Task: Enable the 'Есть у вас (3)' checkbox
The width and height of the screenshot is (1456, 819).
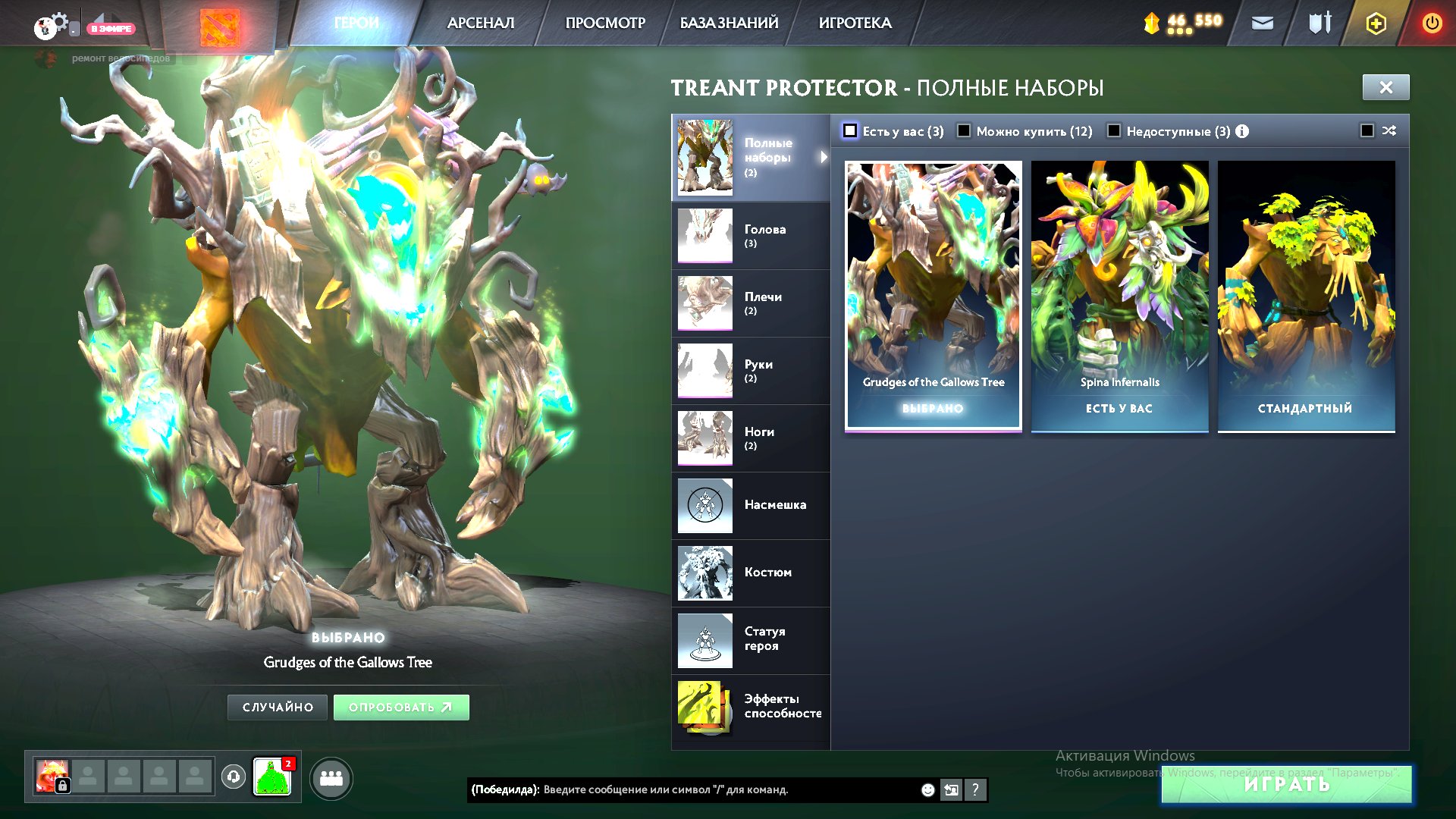Action: pos(851,130)
